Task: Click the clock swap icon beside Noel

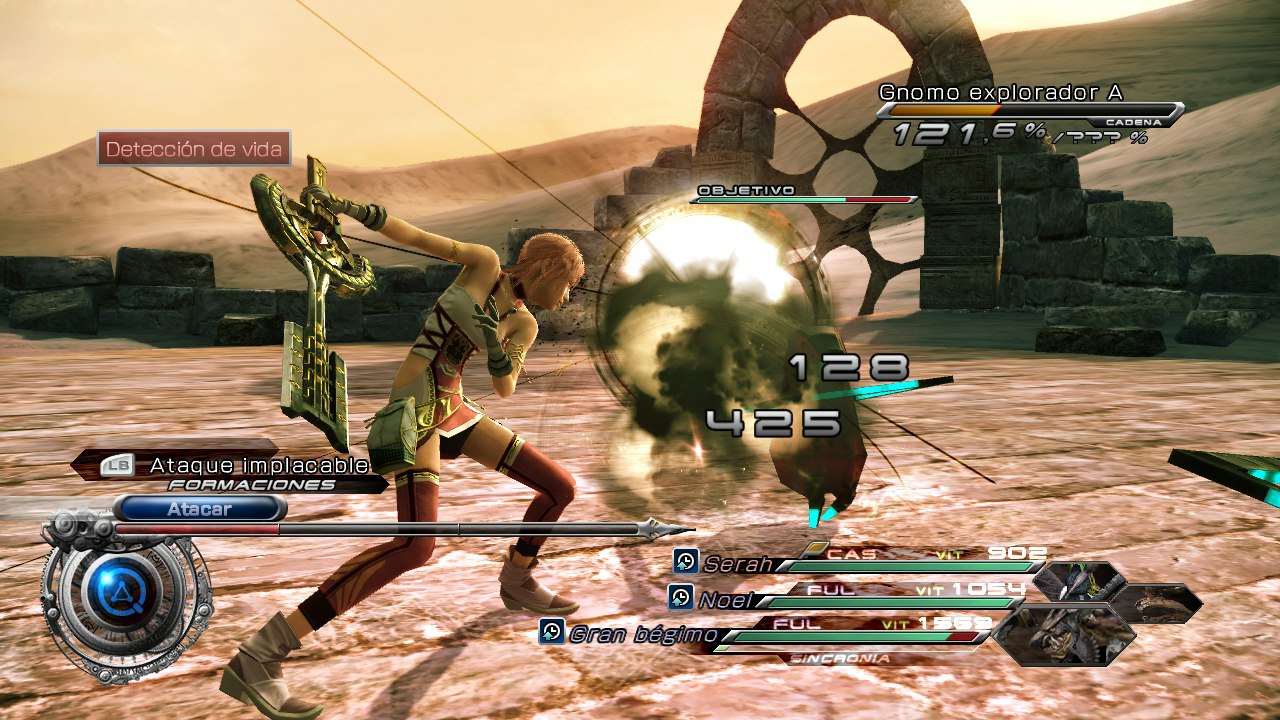Action: pyautogui.click(x=679, y=592)
